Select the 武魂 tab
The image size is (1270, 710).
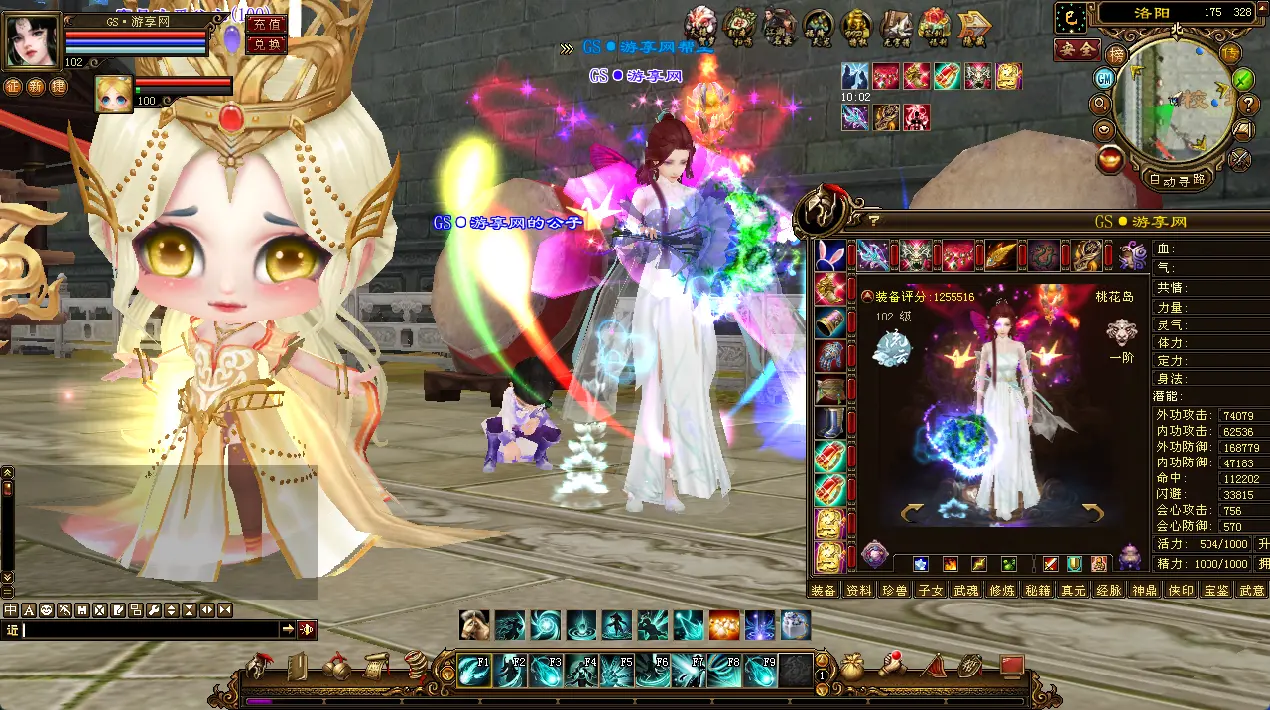click(965, 591)
